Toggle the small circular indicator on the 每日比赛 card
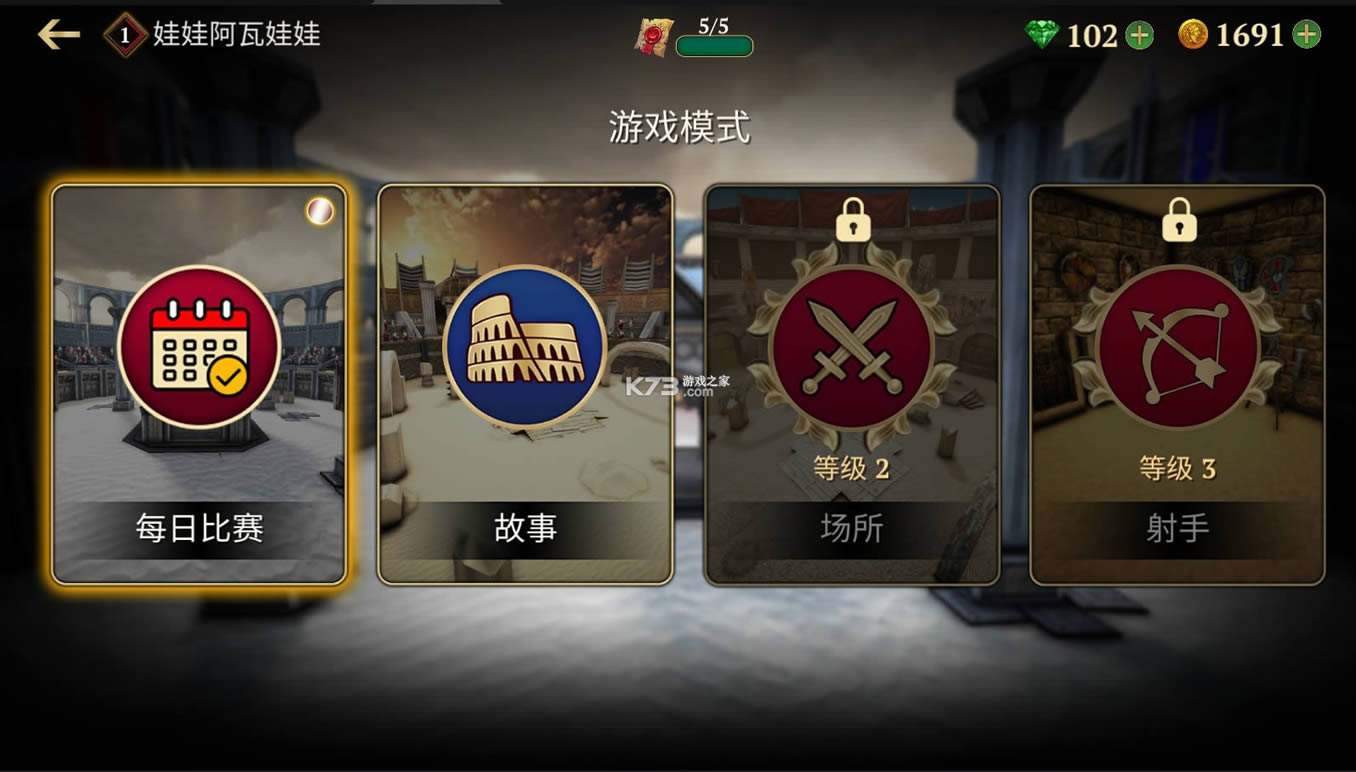Screen dimensions: 1356x772 319,210
